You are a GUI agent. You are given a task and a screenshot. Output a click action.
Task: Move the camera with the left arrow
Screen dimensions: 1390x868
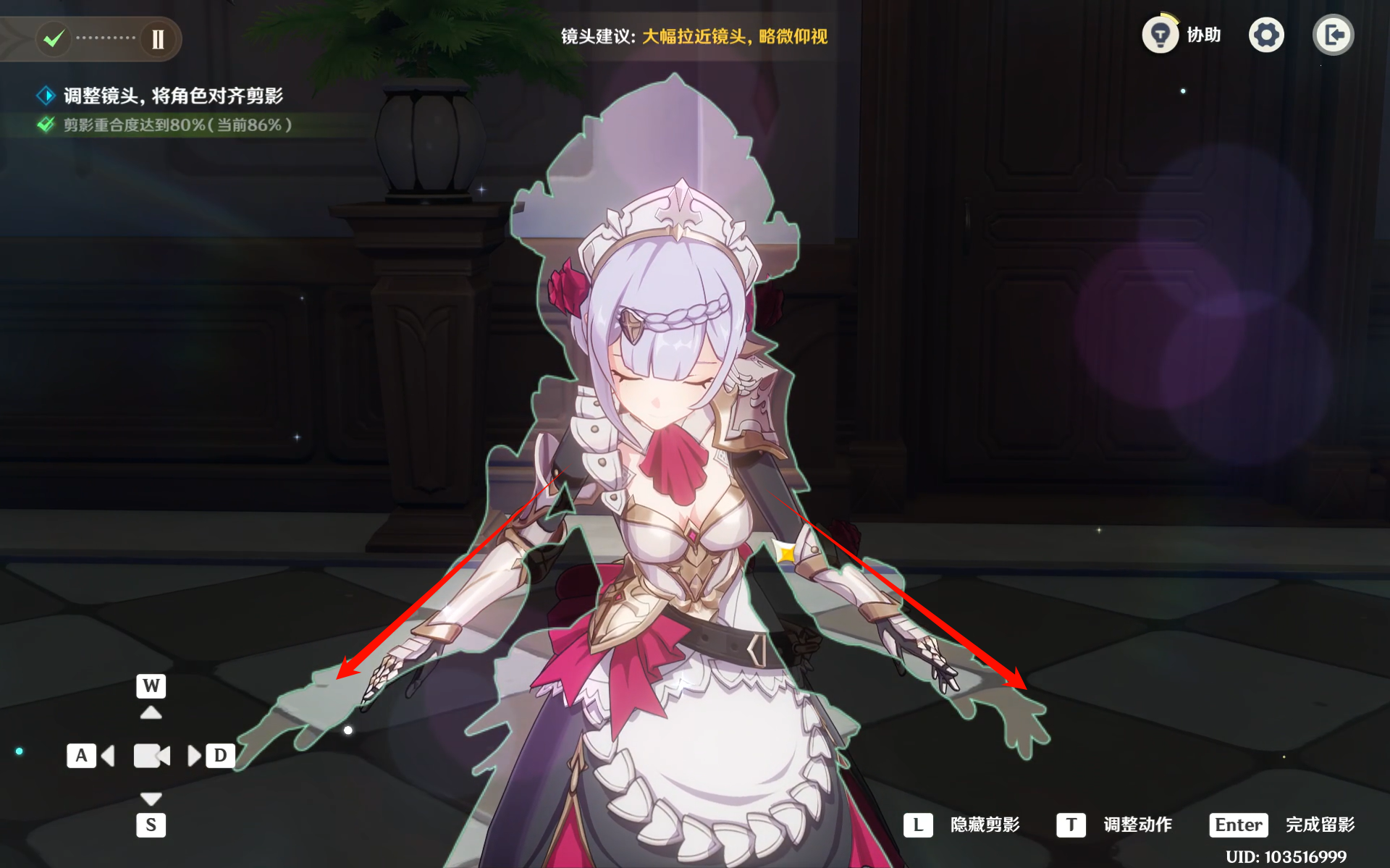(x=109, y=756)
